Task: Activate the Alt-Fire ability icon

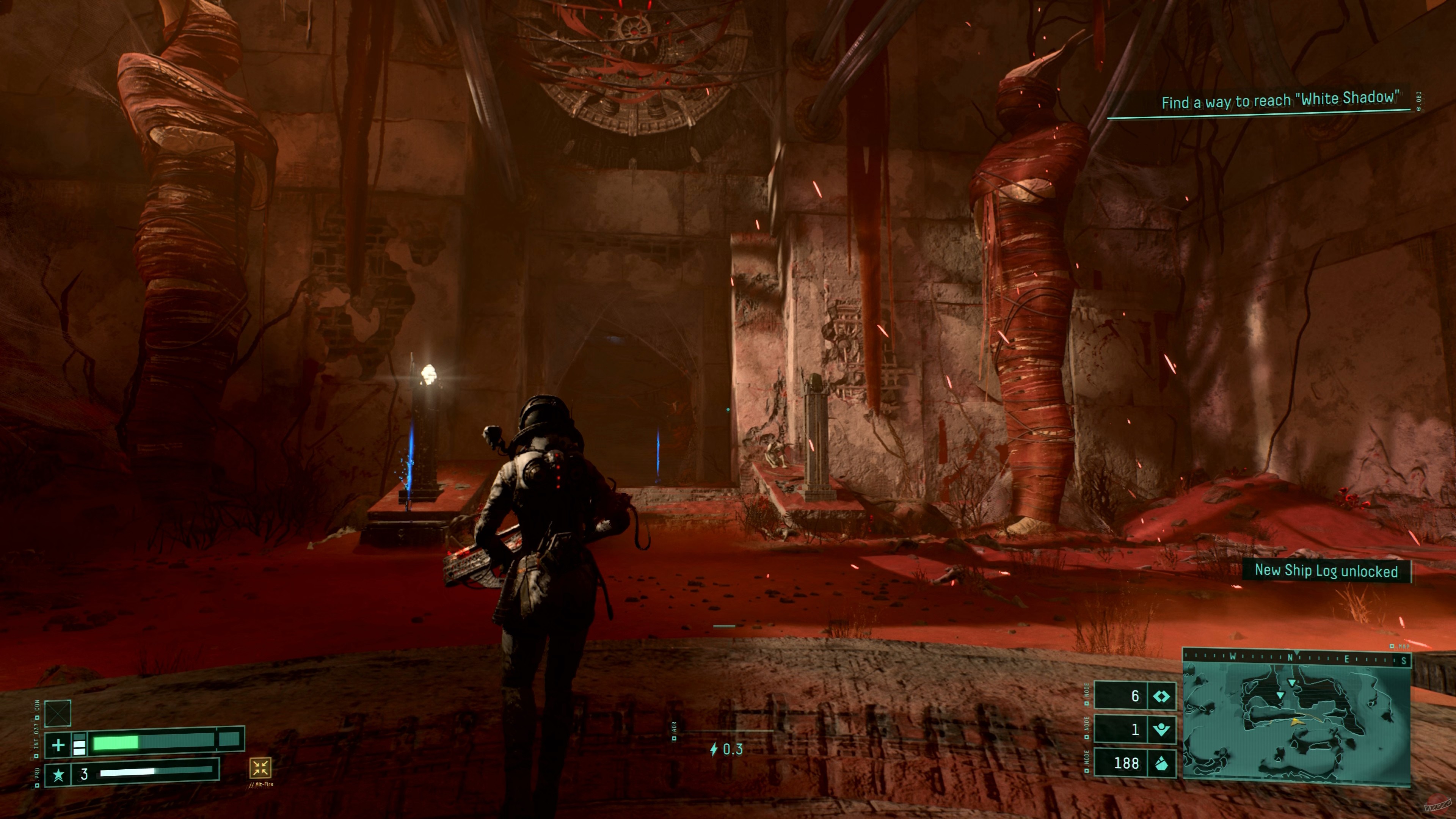Action: click(260, 767)
